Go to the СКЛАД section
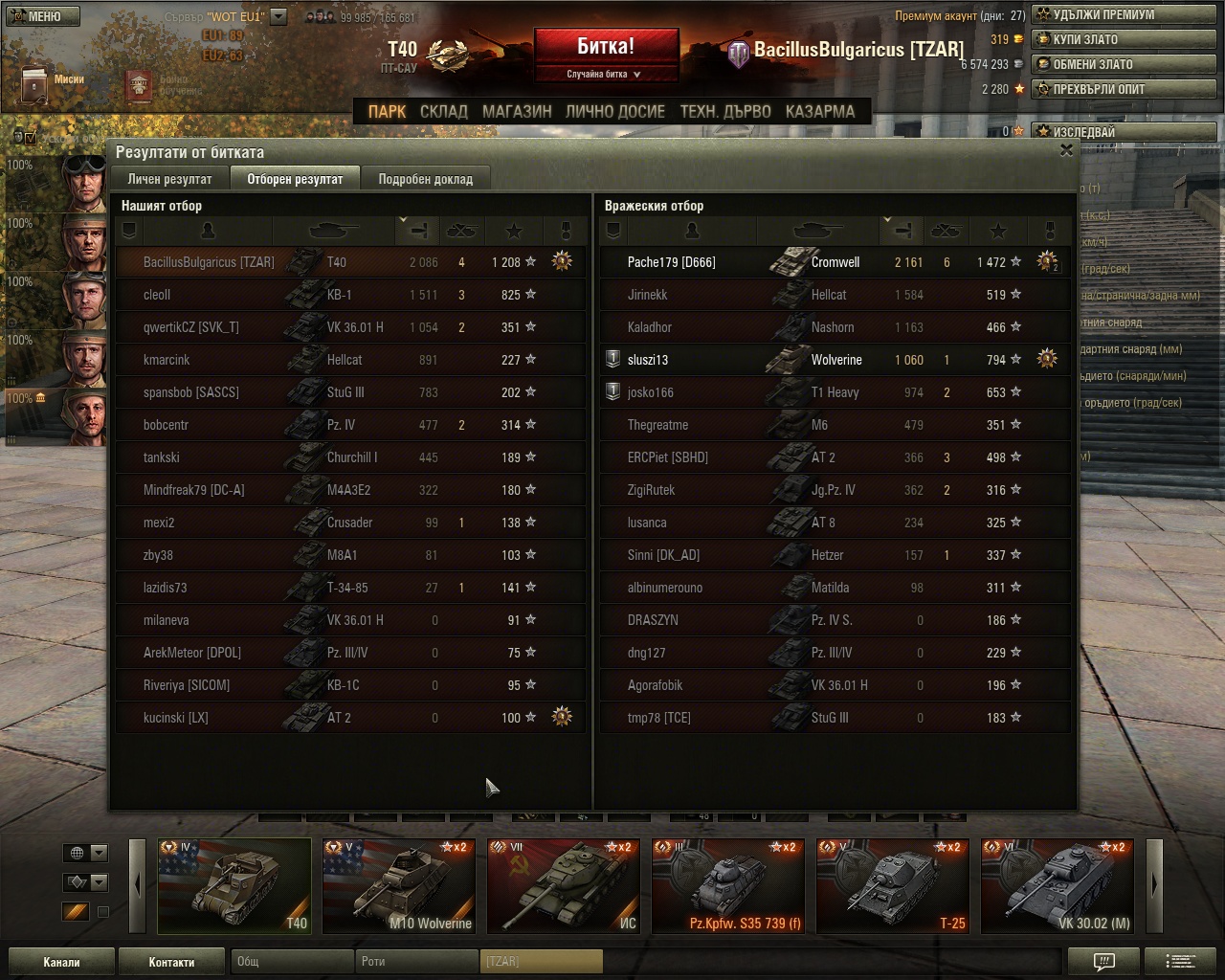The width and height of the screenshot is (1225, 980). [444, 112]
